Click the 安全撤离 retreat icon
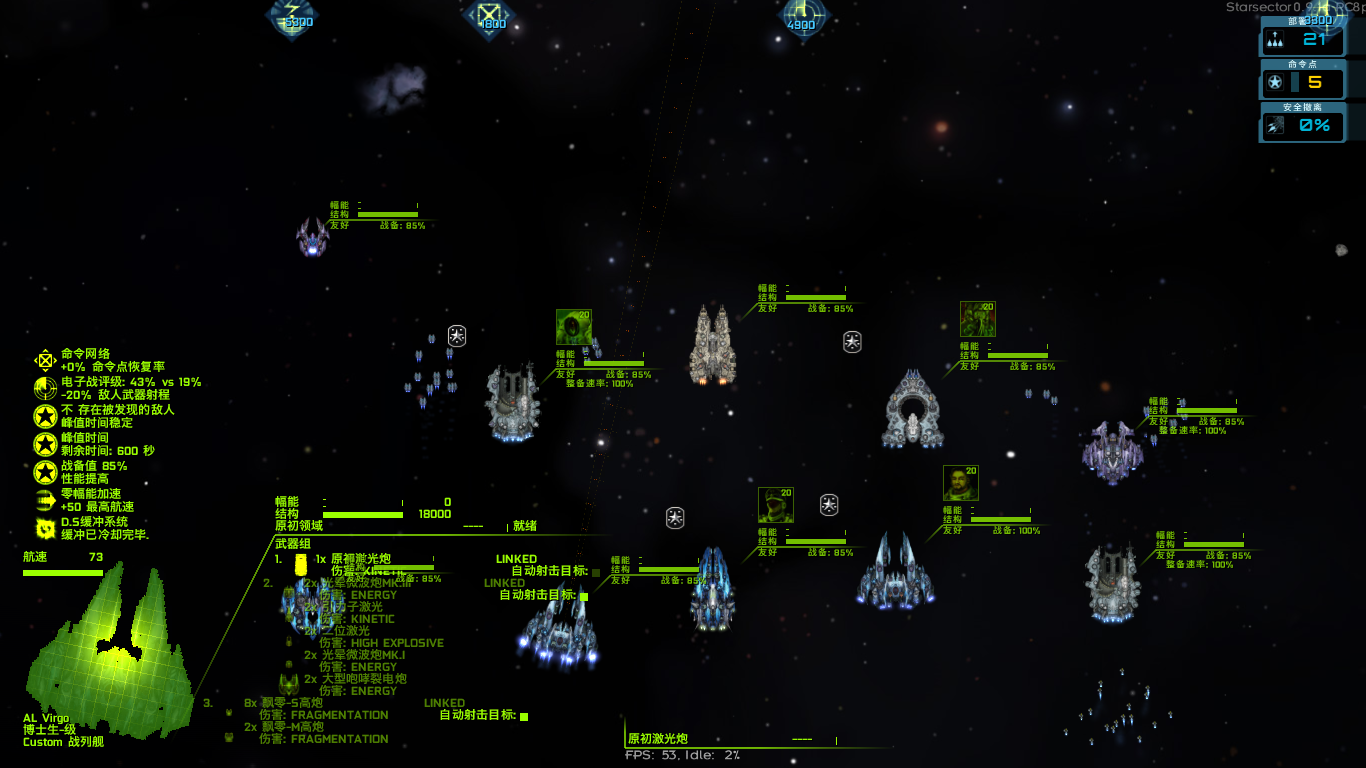The image size is (1366, 768). point(1275,126)
